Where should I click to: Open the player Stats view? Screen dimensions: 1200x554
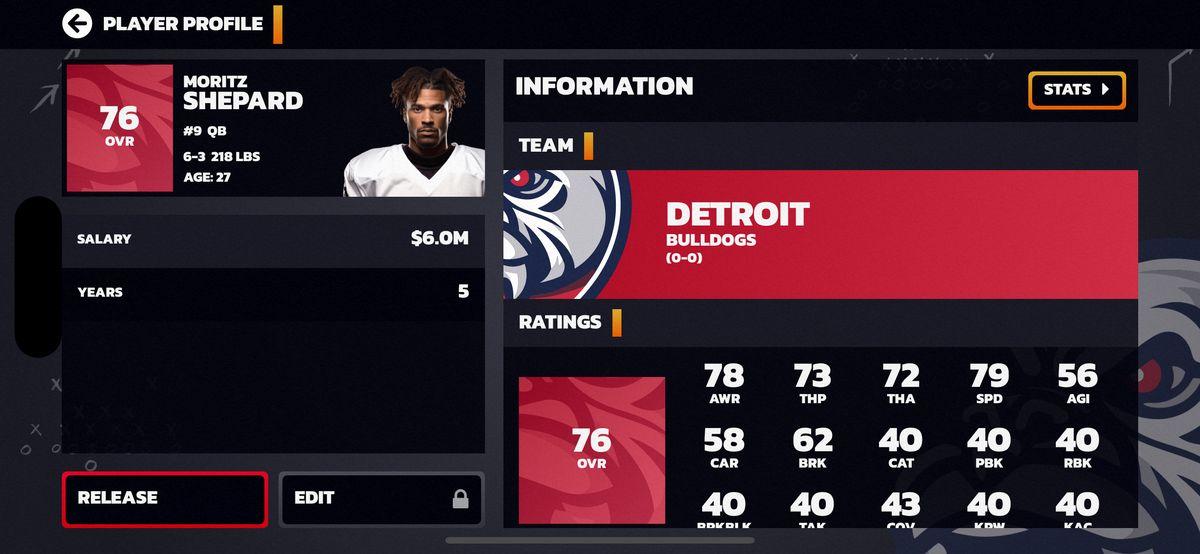tap(1076, 90)
